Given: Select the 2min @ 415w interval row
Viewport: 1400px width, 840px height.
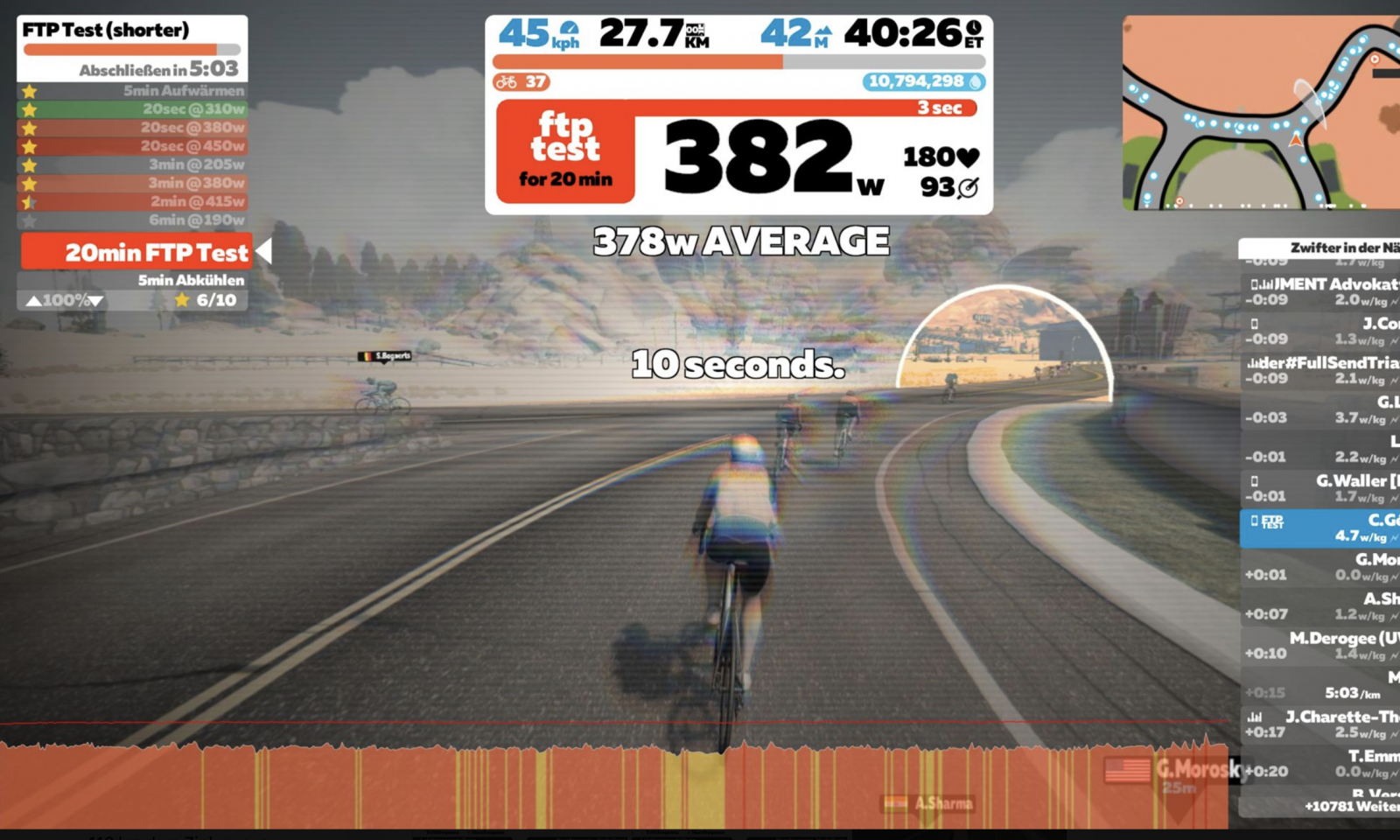Looking at the screenshot, I should pyautogui.click(x=132, y=201).
